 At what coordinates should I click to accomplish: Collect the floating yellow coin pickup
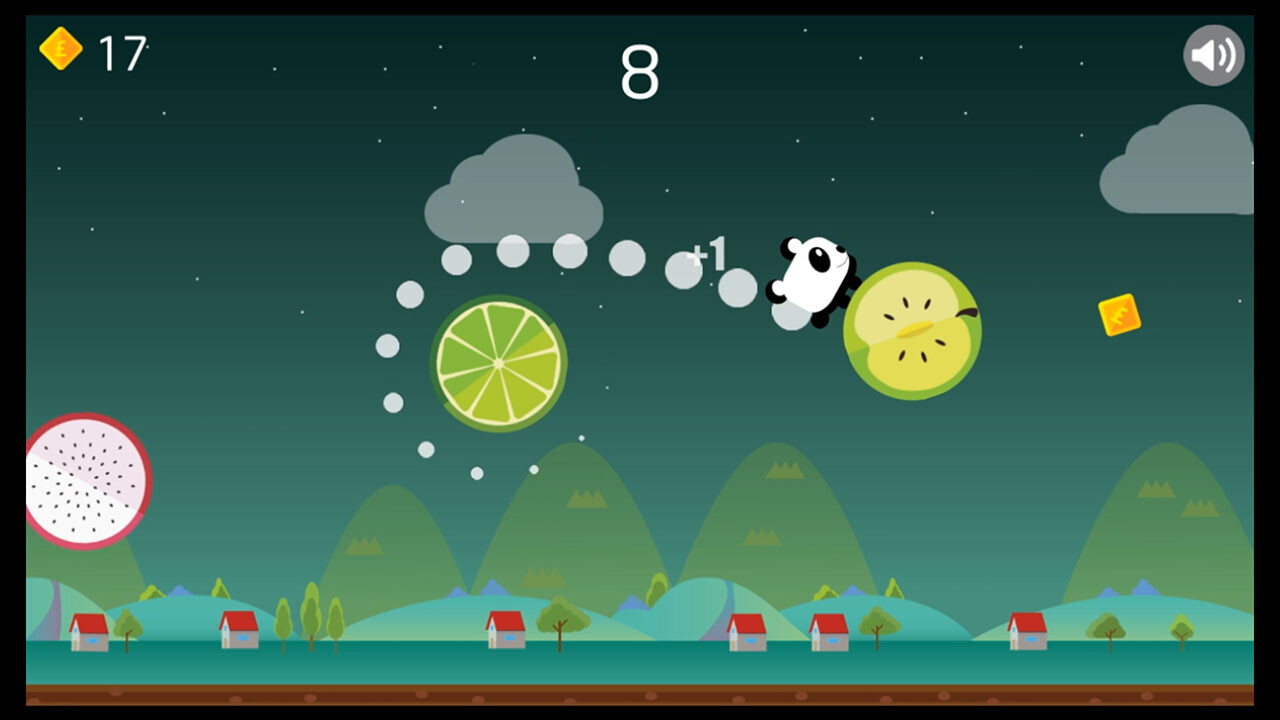[x=1120, y=315]
